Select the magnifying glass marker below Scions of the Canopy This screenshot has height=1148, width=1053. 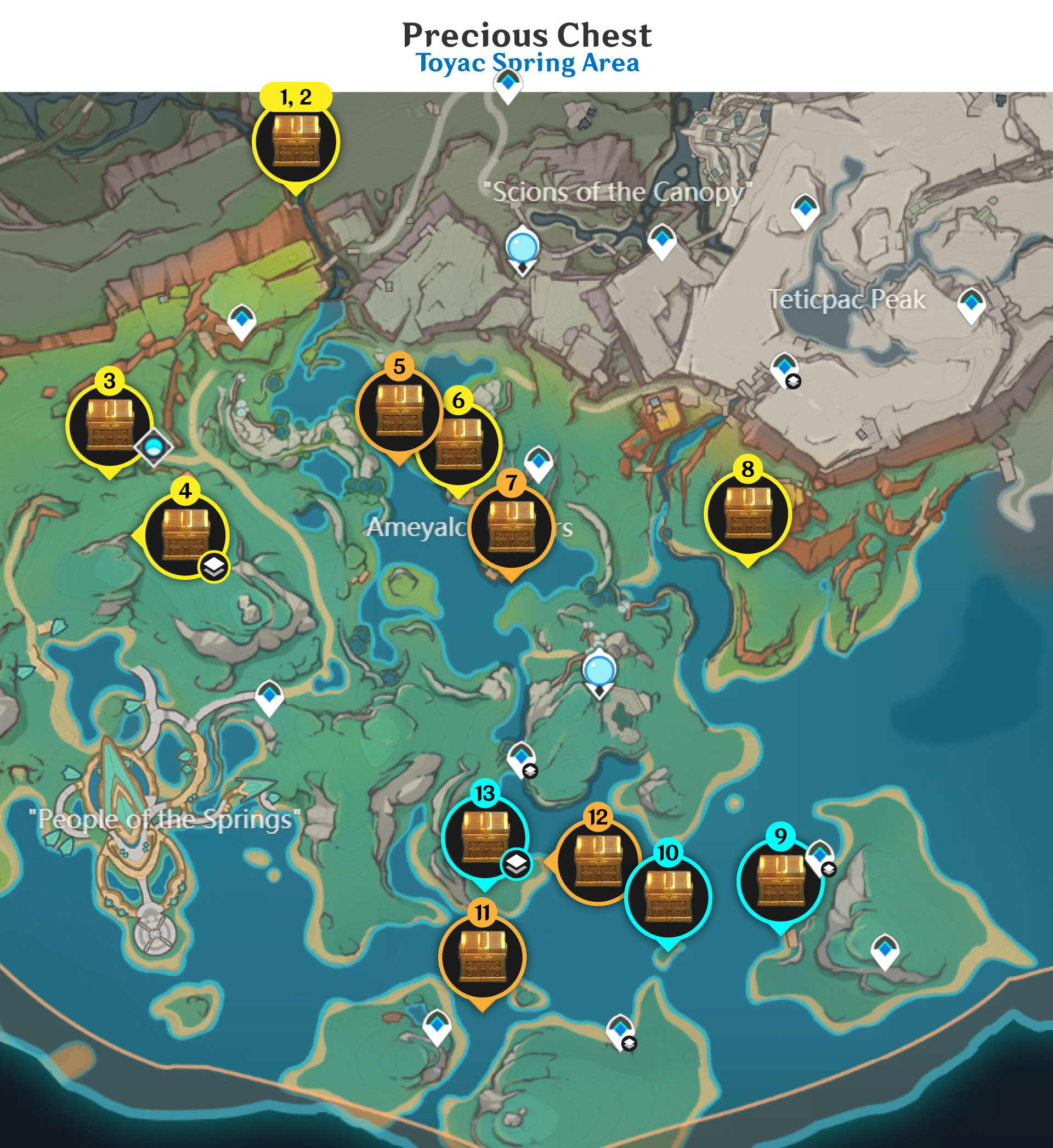click(x=522, y=246)
